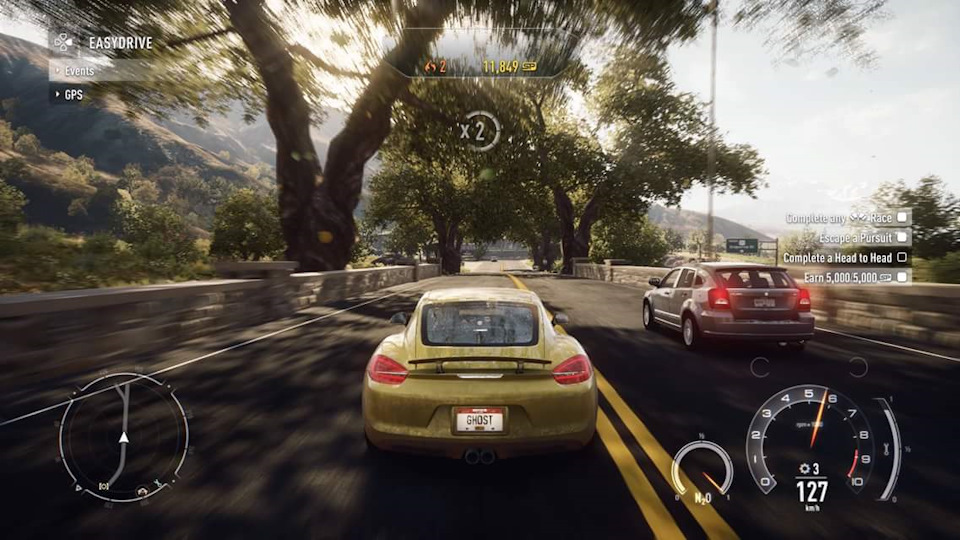Toggle the Complete any Race objective checkbox
Screen dimensions: 960x540
pyautogui.click(x=902, y=217)
